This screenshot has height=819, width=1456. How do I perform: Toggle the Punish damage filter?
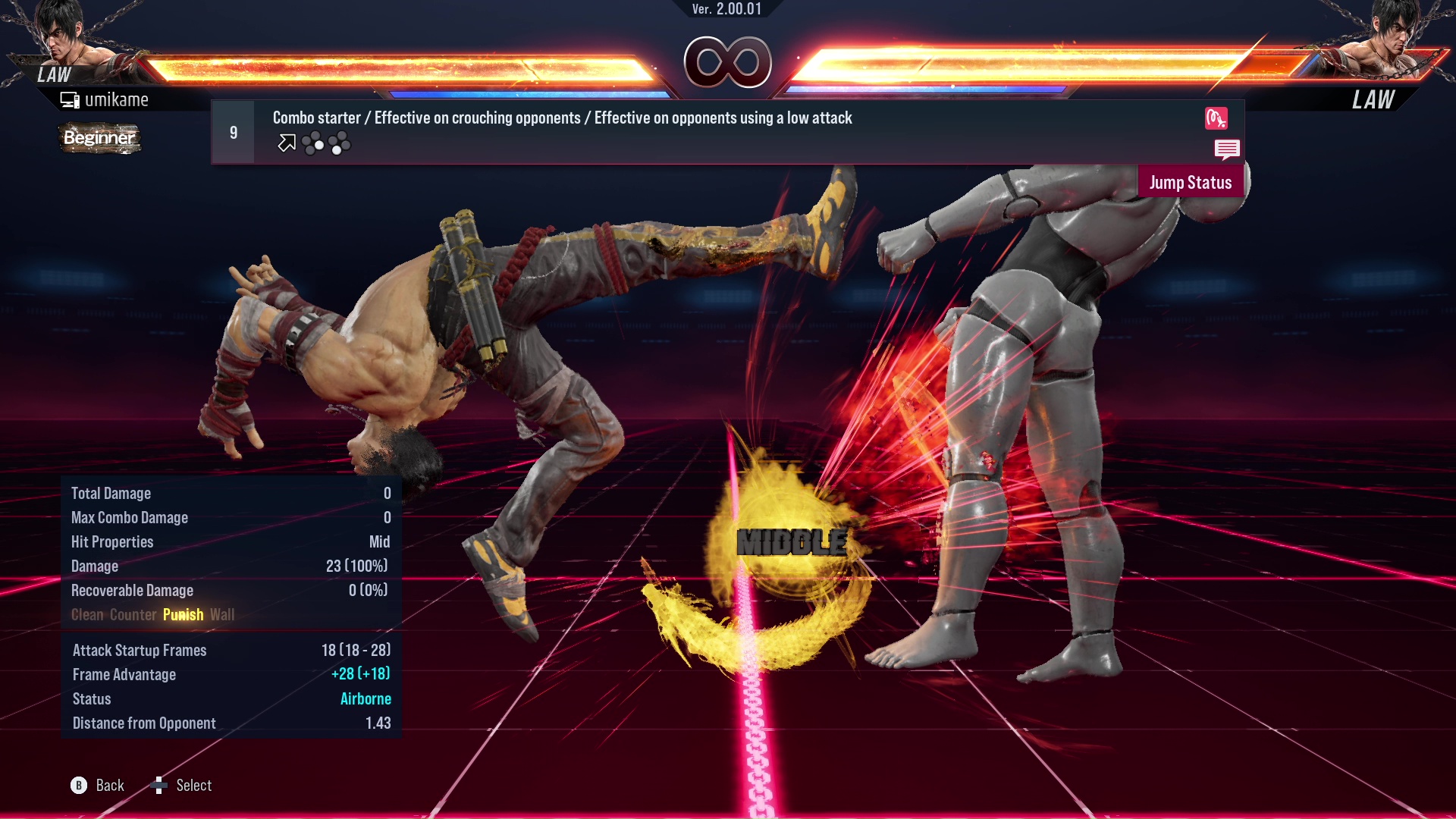point(183,614)
